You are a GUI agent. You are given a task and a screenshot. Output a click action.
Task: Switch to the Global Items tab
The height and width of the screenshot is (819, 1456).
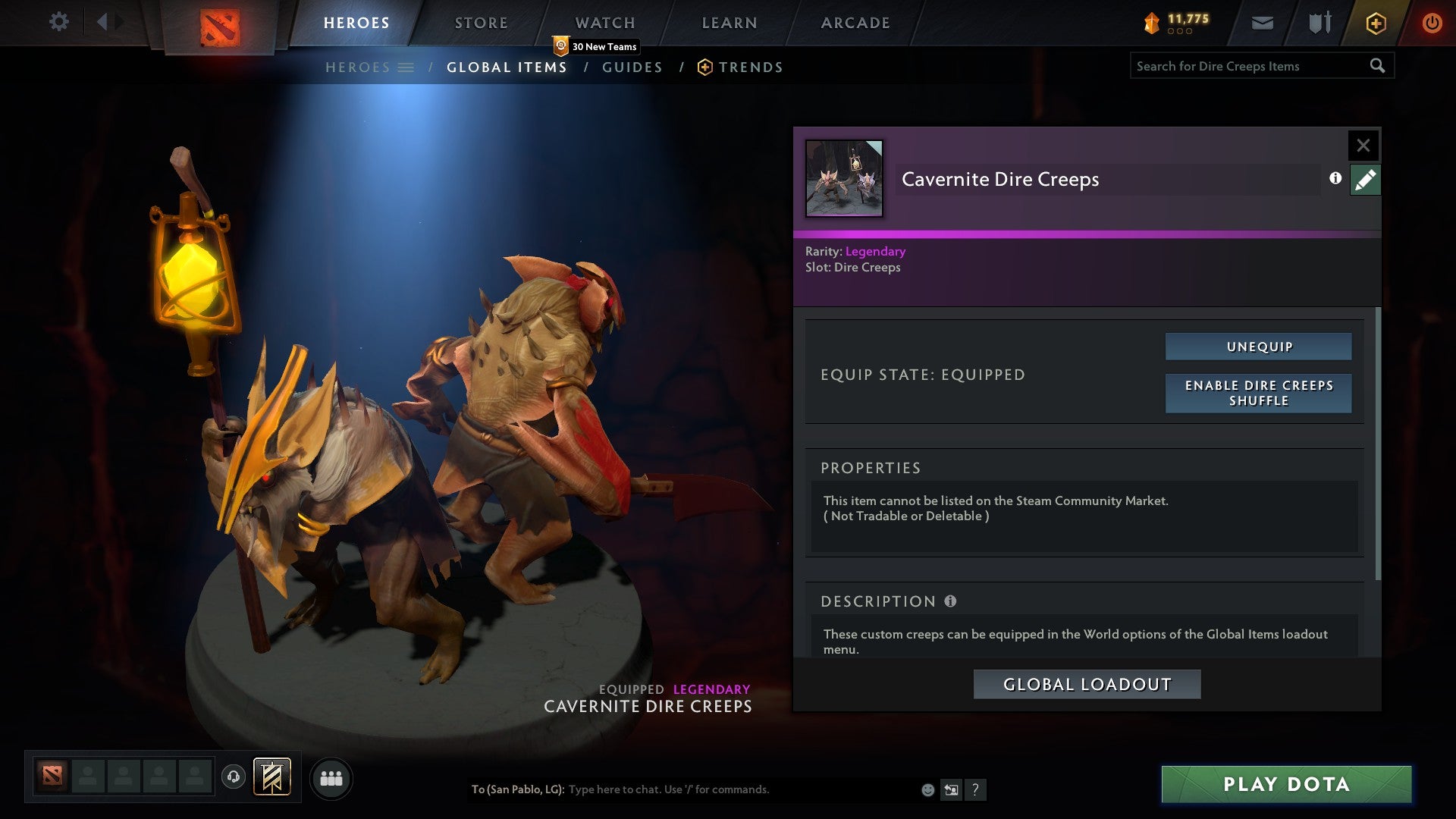507,67
